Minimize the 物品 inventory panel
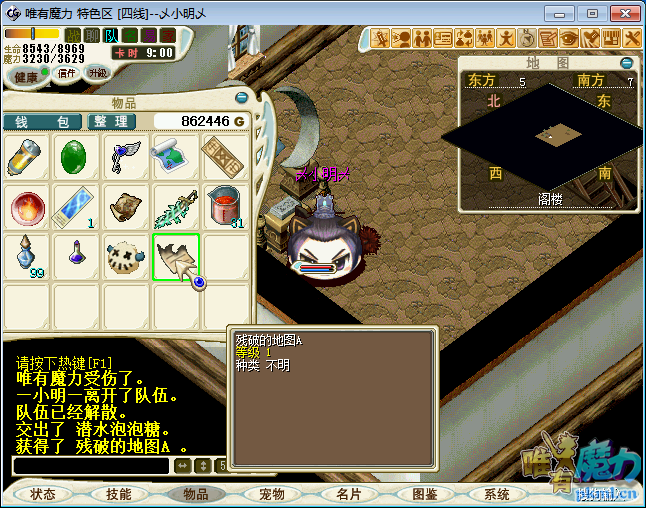The image size is (646, 508). point(241,98)
